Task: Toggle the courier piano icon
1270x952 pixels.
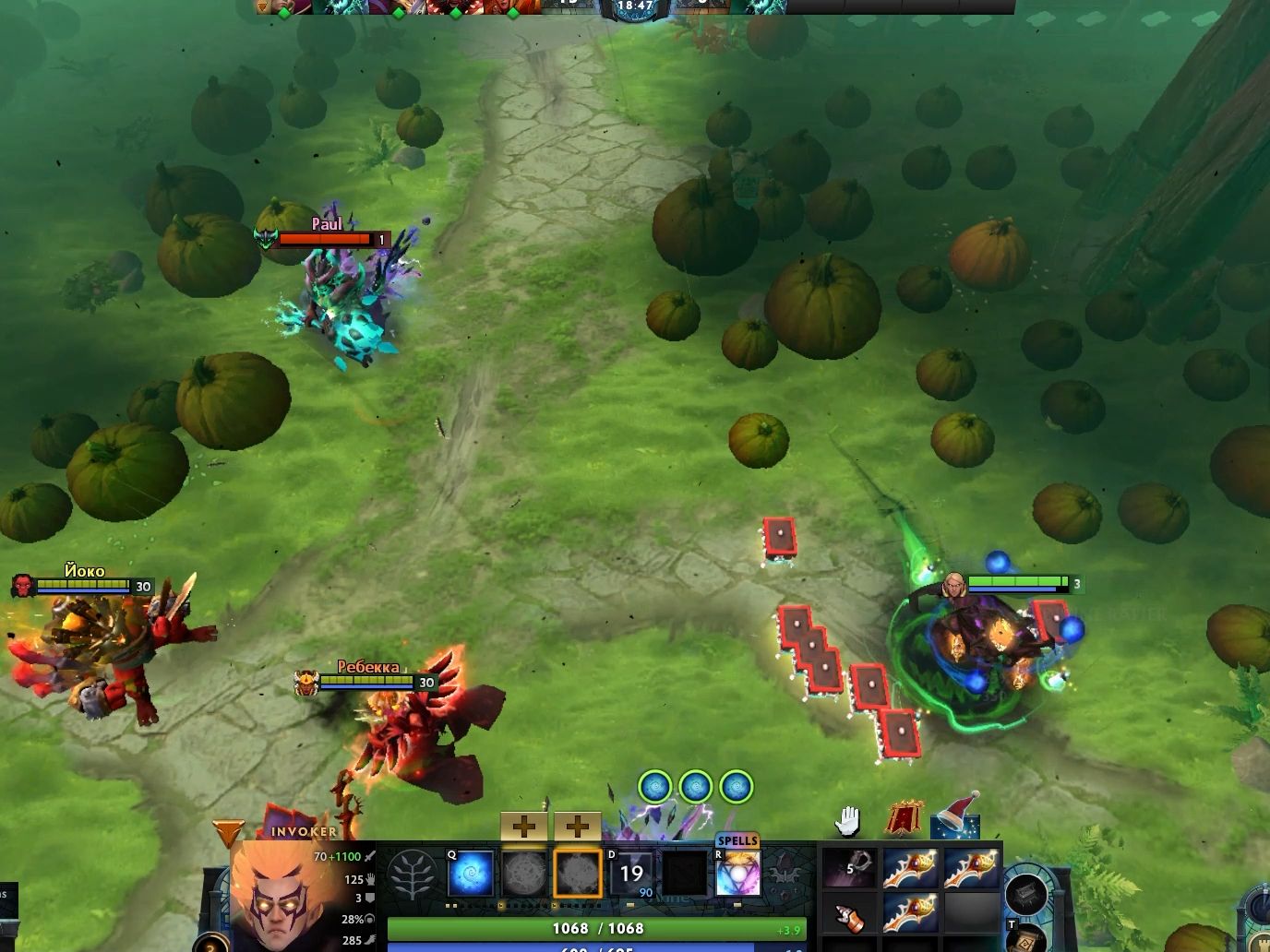Action: (1026, 895)
